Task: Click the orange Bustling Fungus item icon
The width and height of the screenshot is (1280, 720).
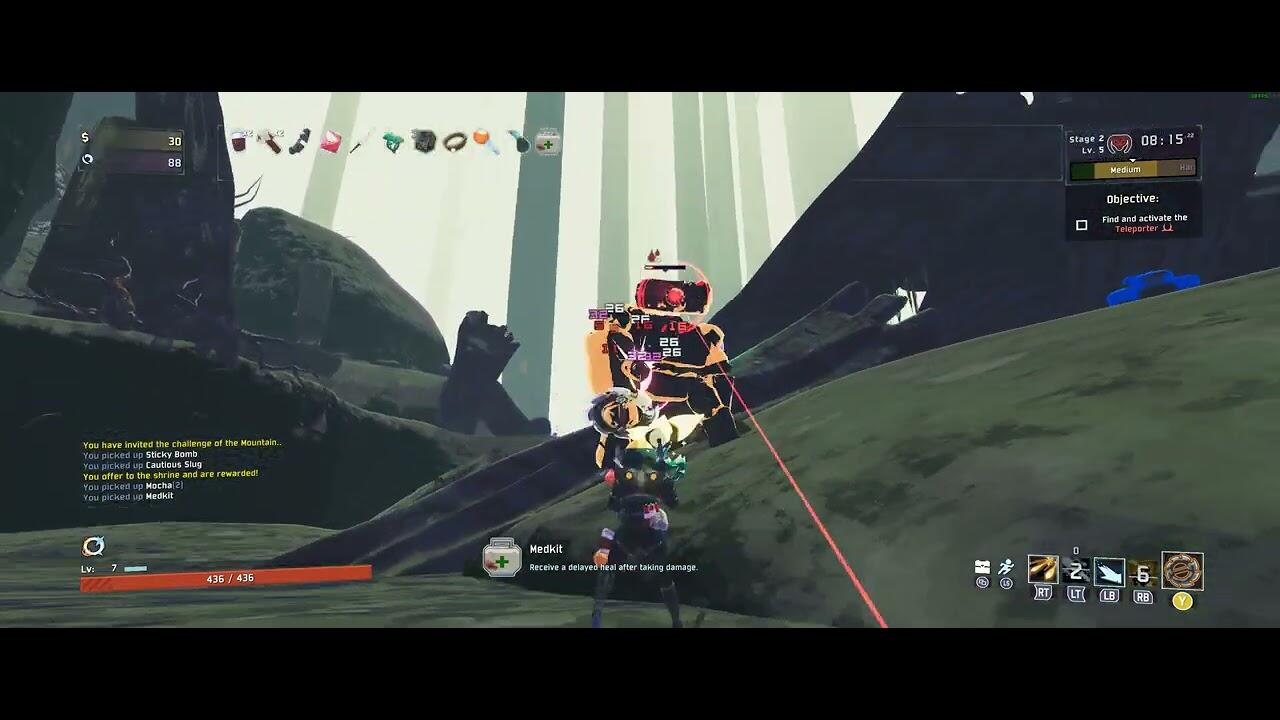Action: point(484,141)
